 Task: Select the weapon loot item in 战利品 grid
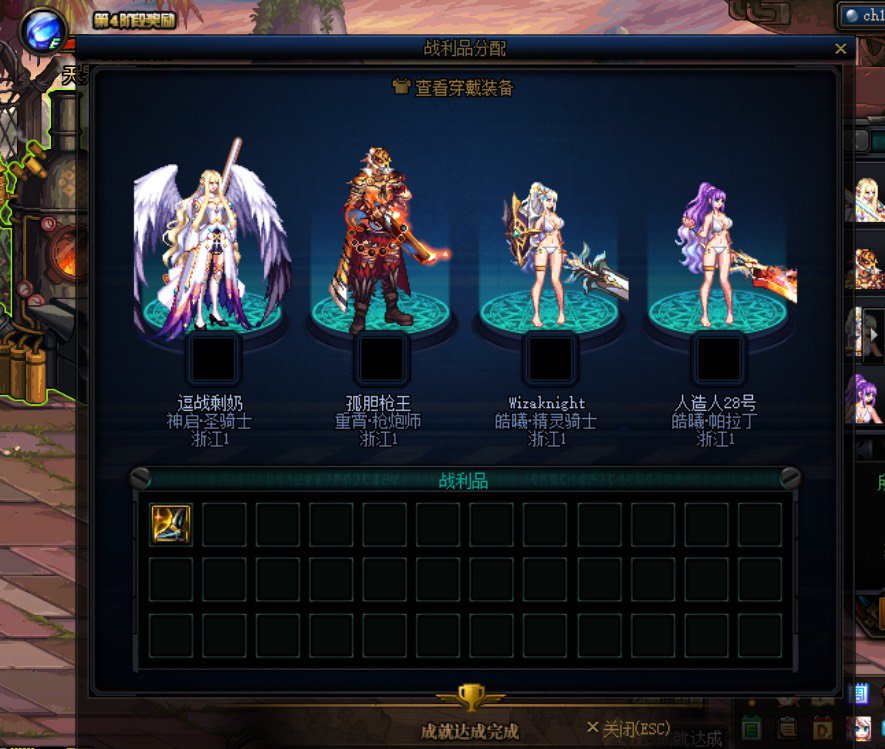click(171, 524)
